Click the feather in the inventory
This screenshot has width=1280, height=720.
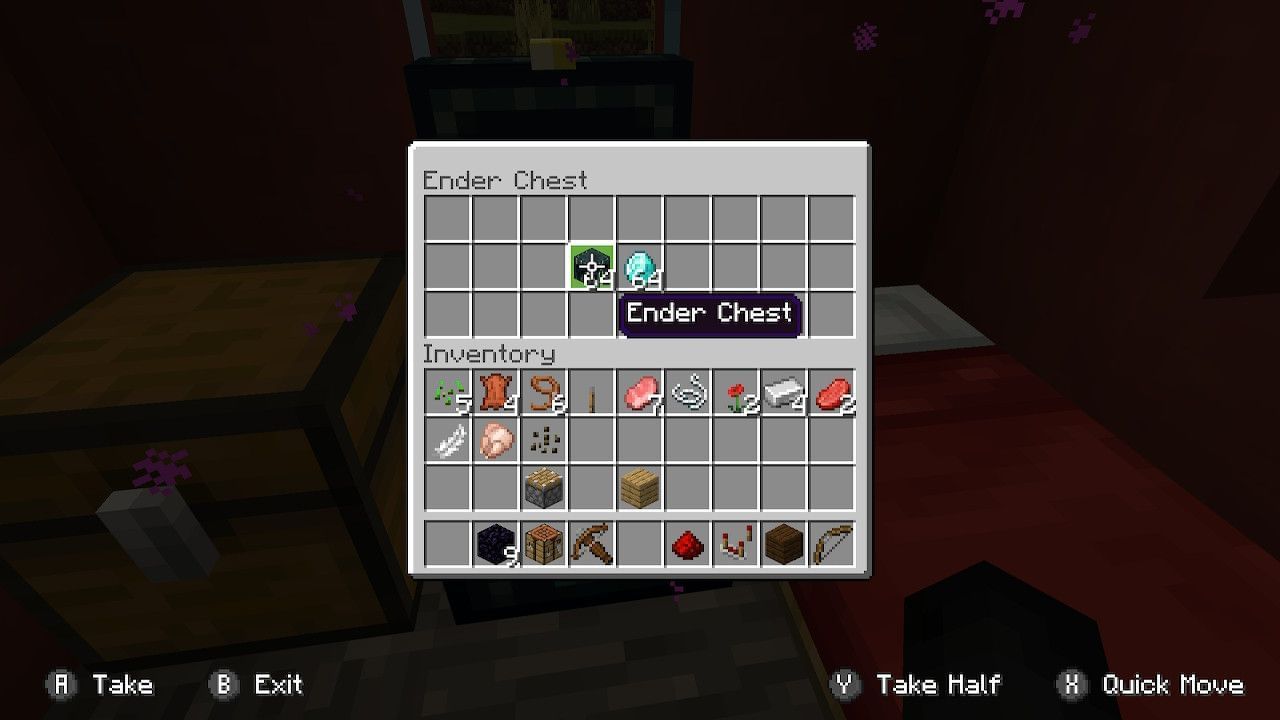(447, 440)
